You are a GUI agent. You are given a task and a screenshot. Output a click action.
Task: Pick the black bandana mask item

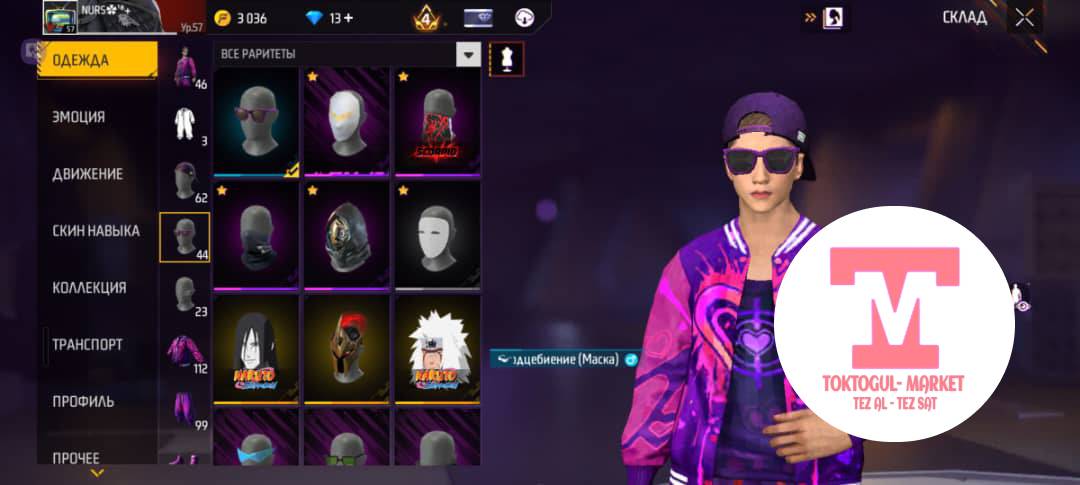tap(256, 236)
